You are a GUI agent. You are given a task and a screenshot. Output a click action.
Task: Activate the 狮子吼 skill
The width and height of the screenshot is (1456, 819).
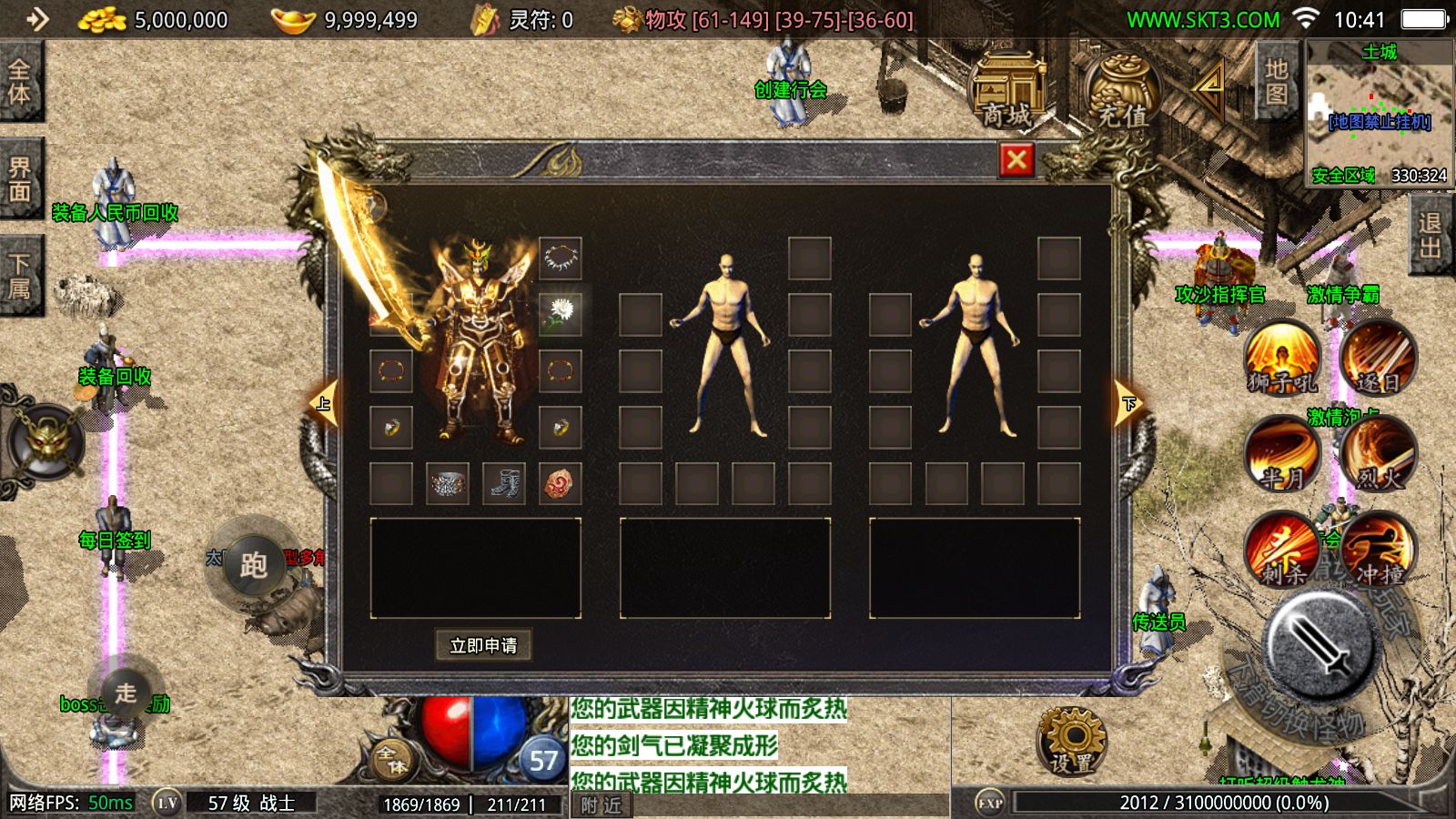click(1283, 358)
